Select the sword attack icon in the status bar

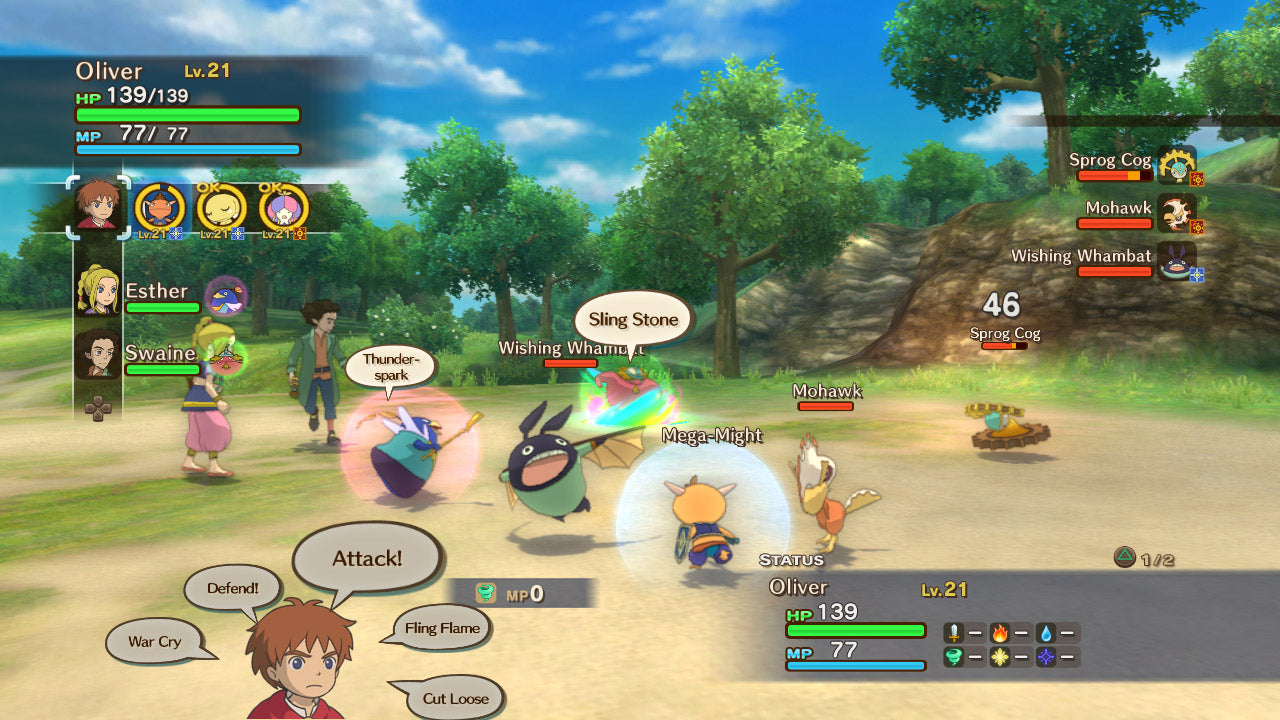954,632
